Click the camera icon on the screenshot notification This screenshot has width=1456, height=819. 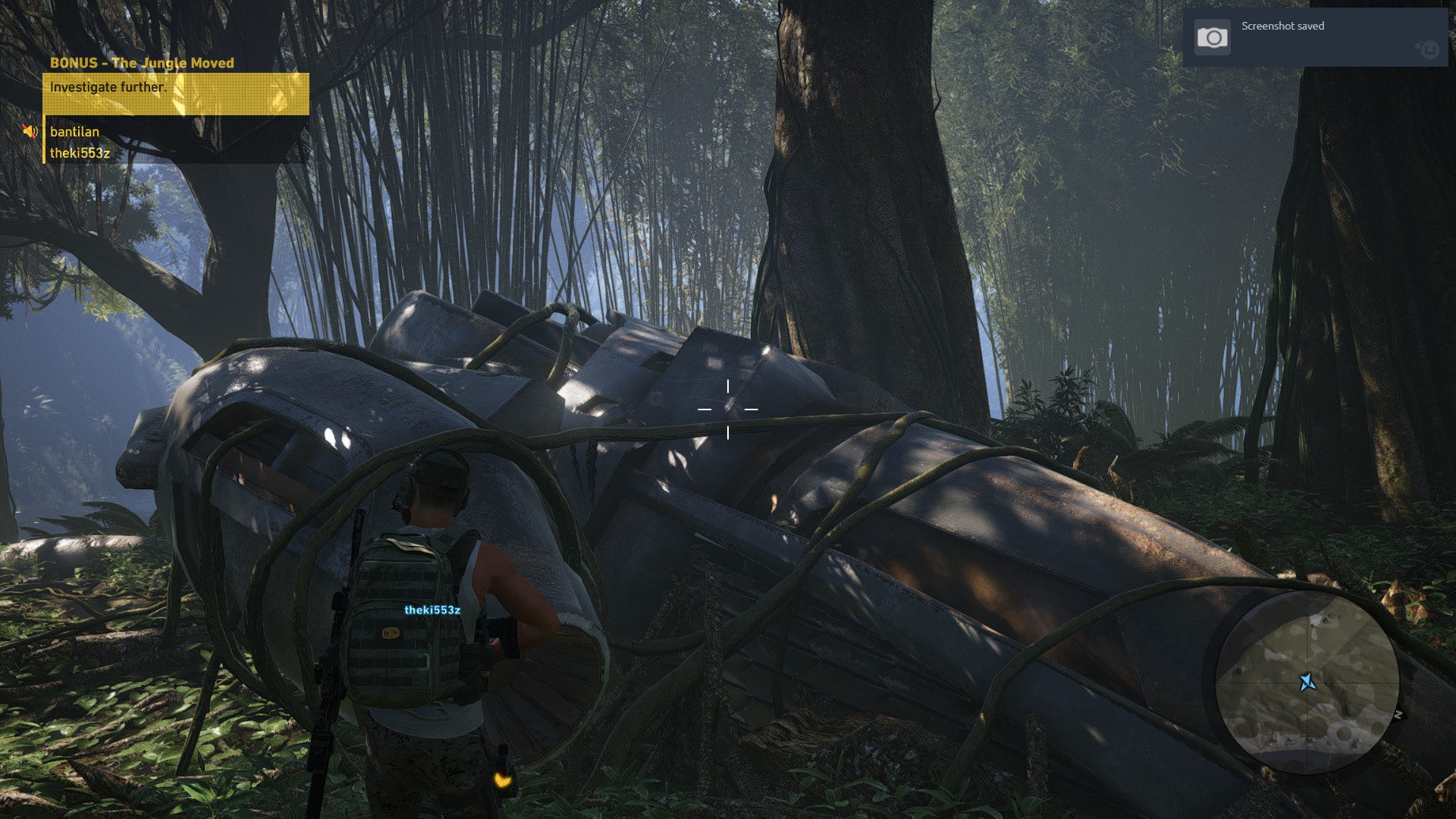pos(1212,36)
